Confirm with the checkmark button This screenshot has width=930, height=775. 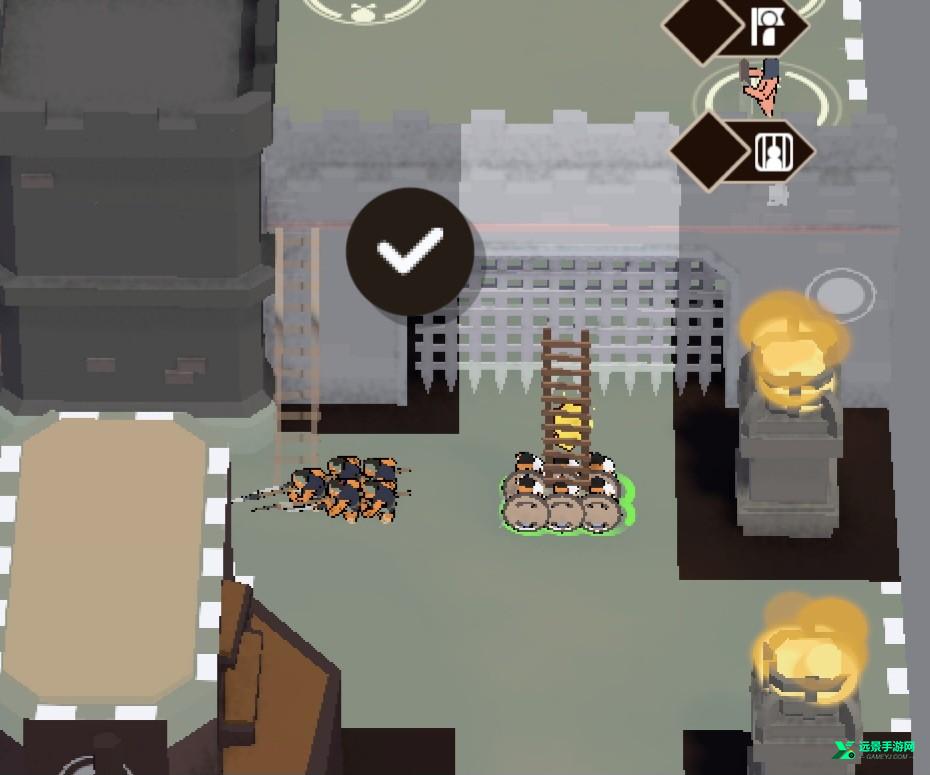[x=410, y=250]
